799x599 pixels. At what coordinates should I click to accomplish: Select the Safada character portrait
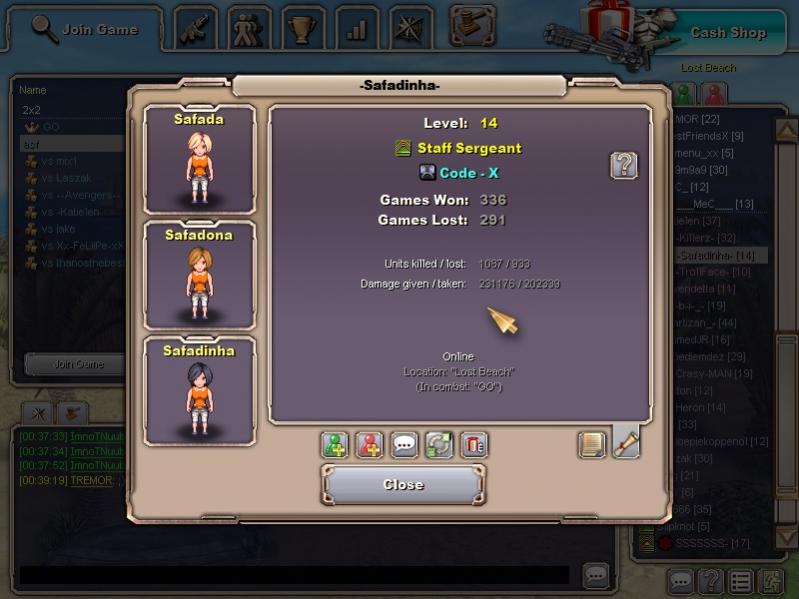199,158
